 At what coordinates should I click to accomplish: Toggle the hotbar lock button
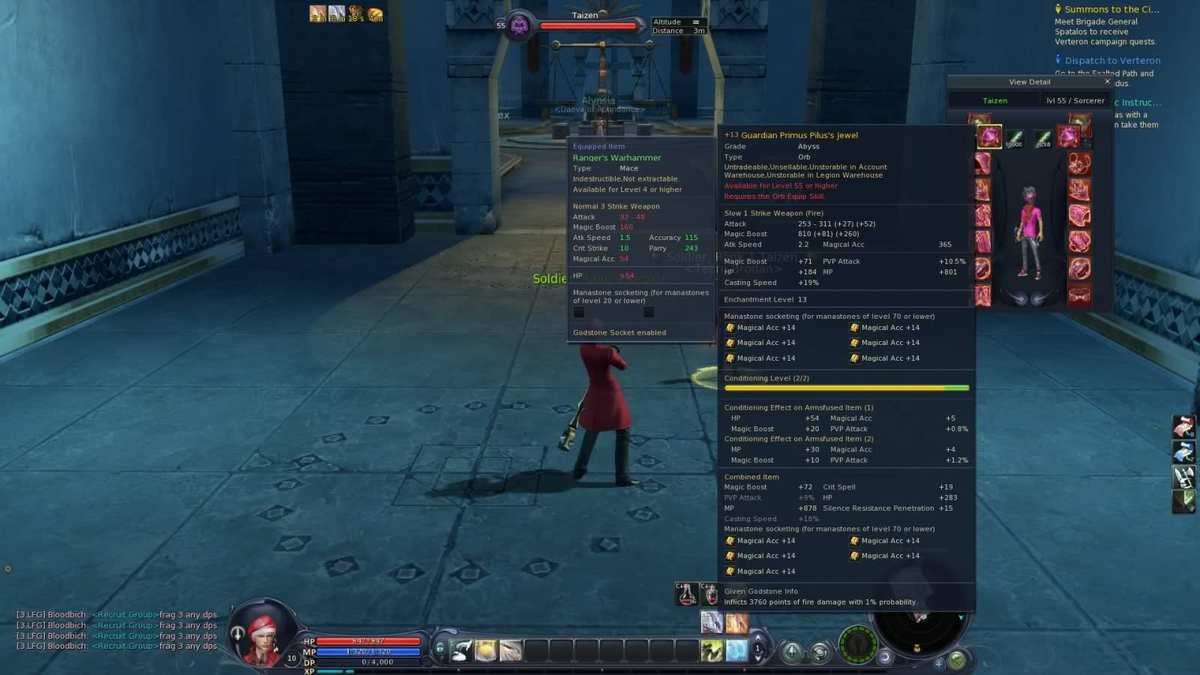(440, 649)
